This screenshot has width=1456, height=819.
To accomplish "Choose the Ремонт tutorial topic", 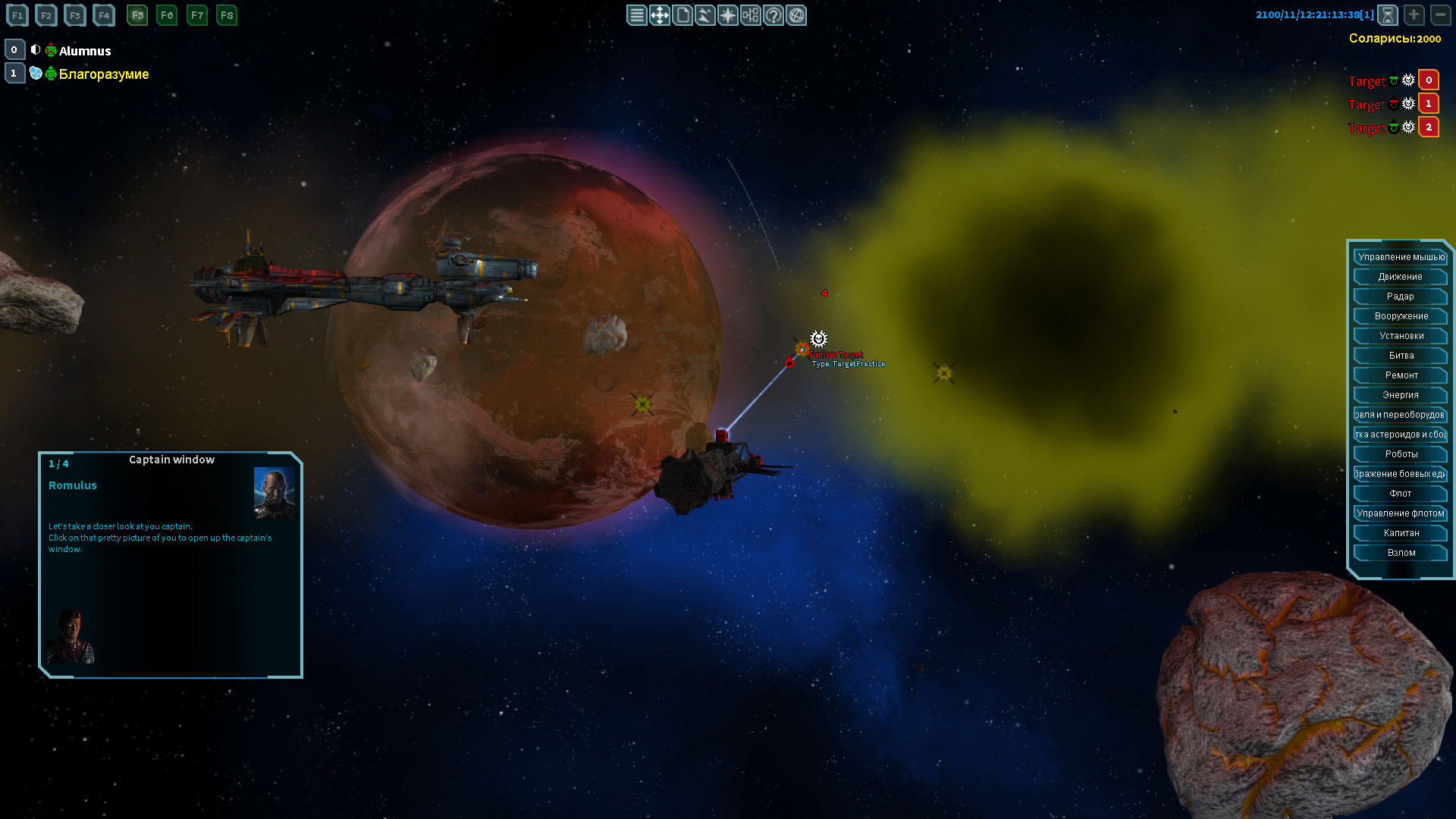I will [x=1400, y=375].
